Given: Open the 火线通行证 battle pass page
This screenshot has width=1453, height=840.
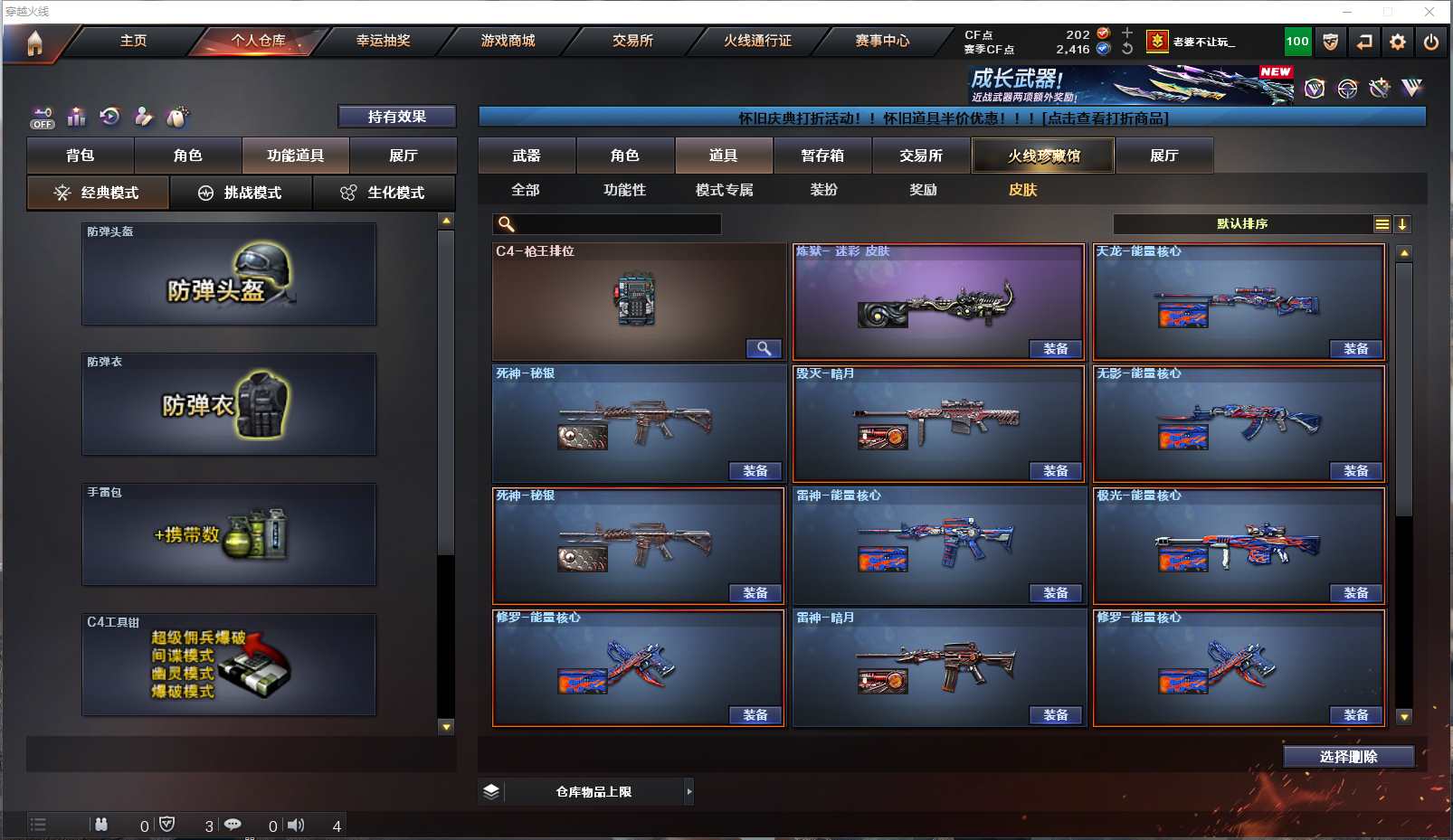Looking at the screenshot, I should click(757, 41).
